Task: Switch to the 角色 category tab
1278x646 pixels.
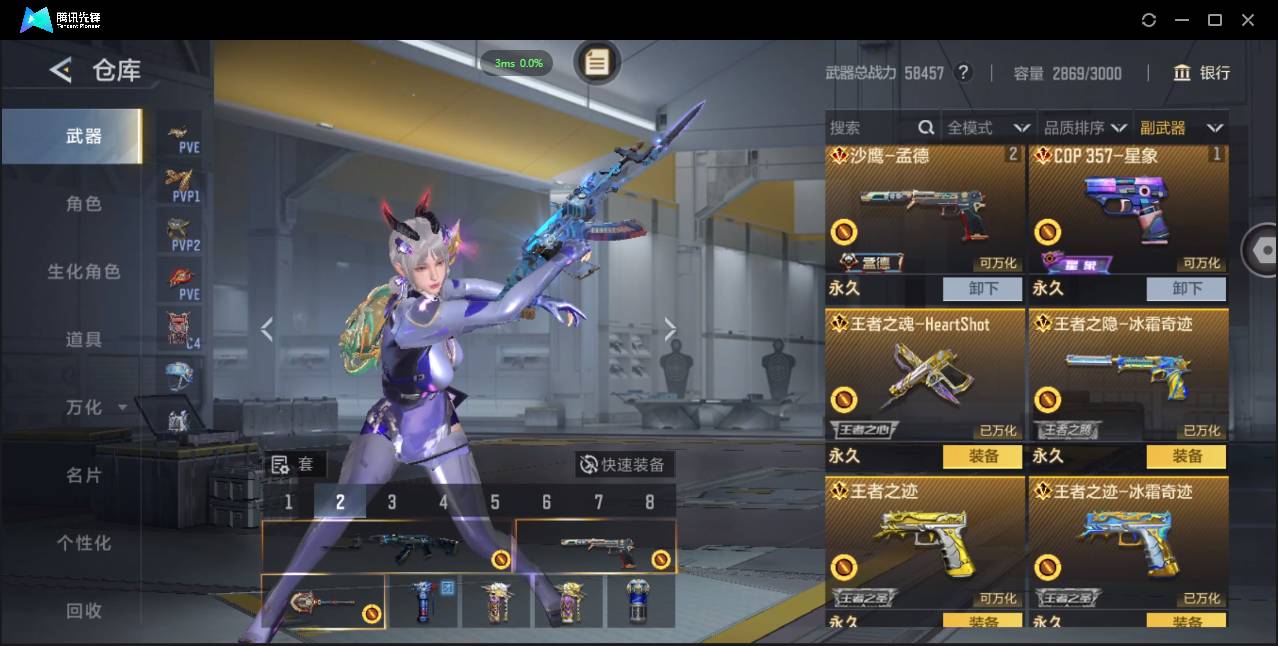Action: tap(84, 204)
